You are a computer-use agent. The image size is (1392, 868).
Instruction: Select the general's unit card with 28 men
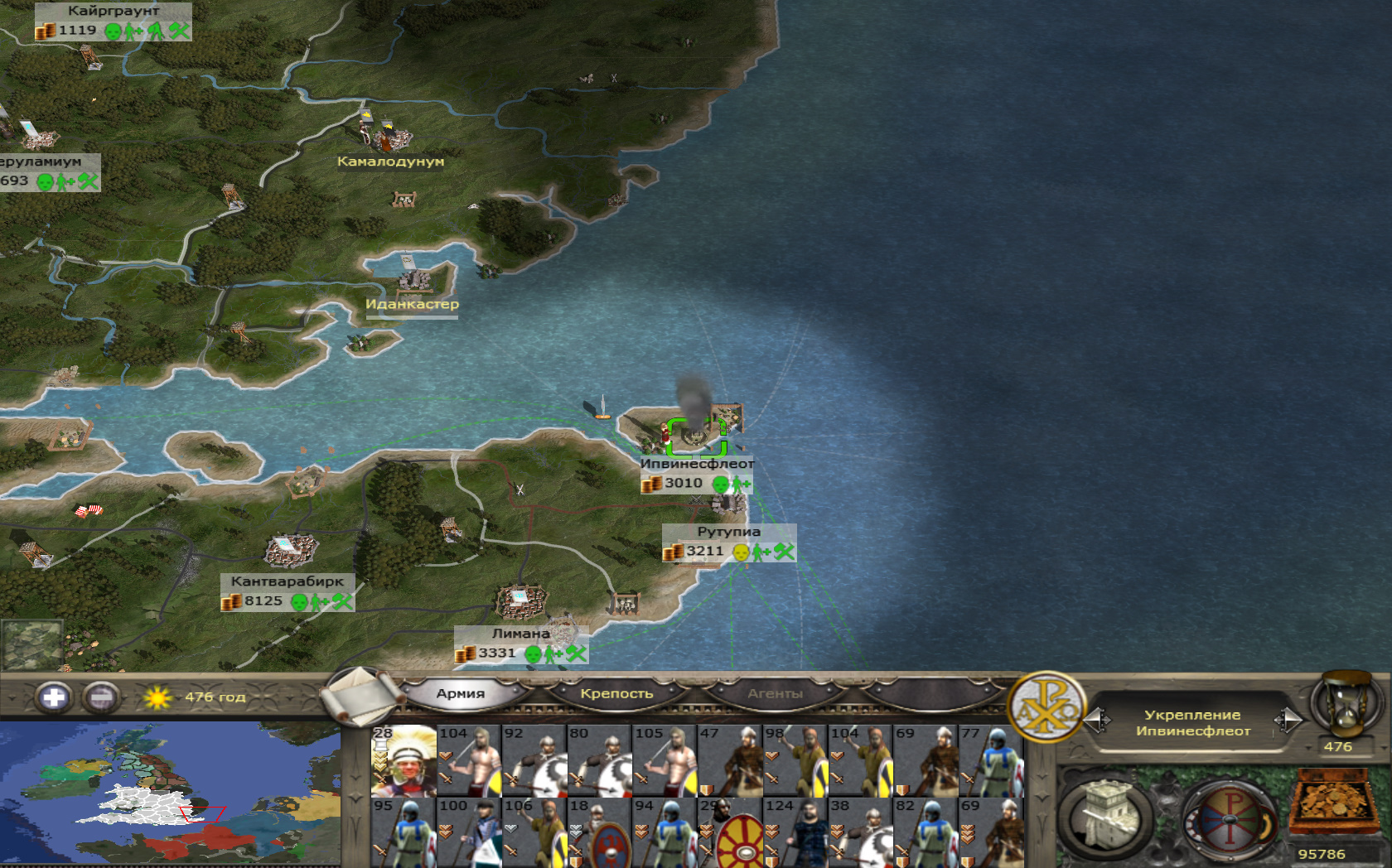(x=404, y=761)
